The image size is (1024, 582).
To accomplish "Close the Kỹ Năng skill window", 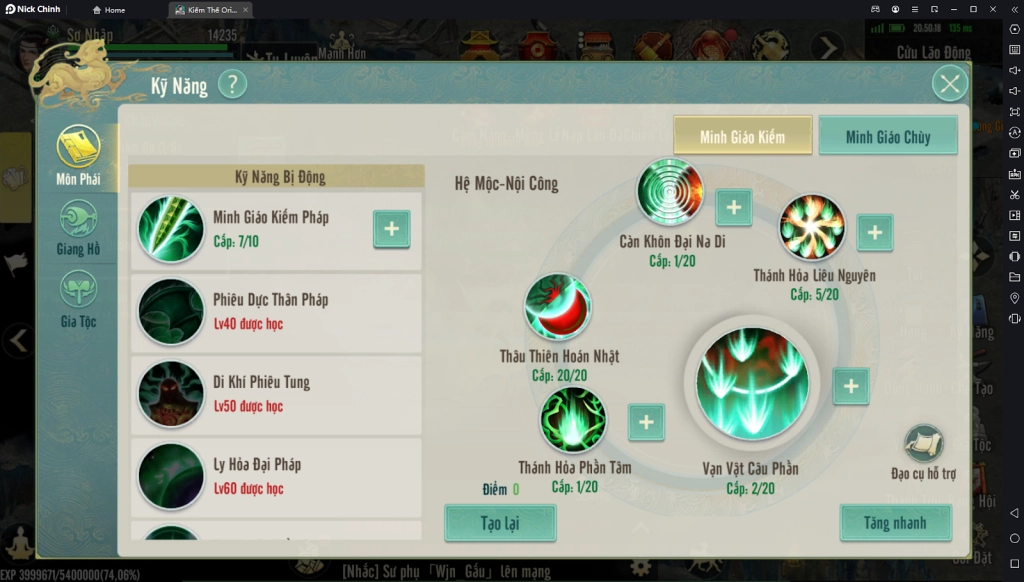I will [x=949, y=84].
